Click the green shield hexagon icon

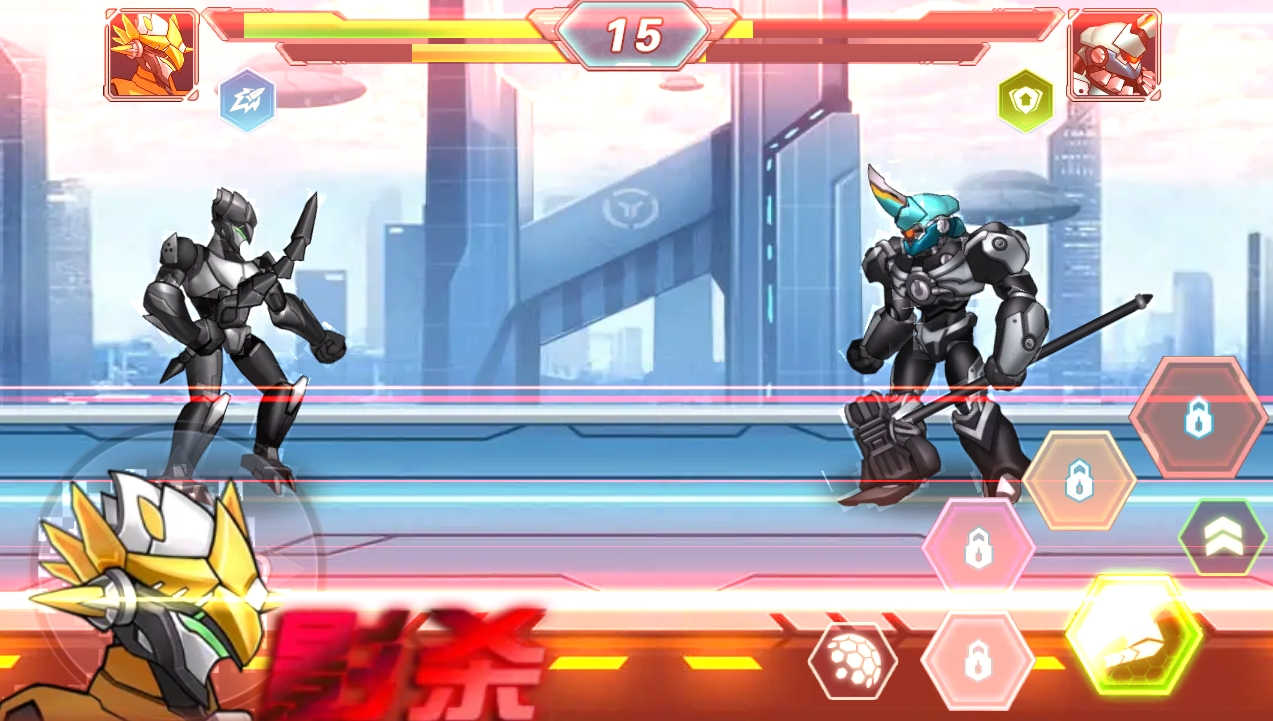point(1027,100)
